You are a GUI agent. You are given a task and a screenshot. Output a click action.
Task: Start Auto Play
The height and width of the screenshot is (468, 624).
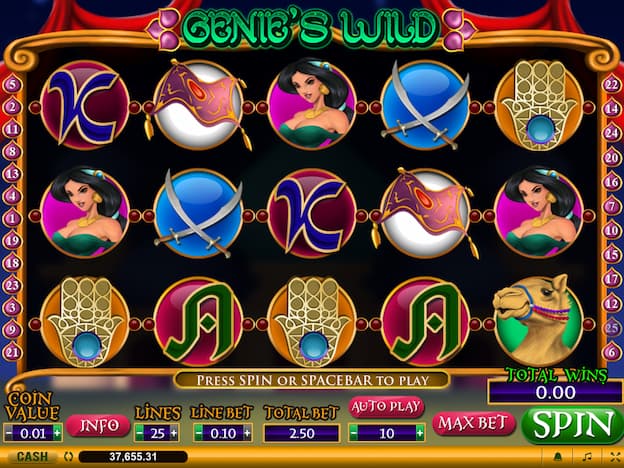point(386,407)
